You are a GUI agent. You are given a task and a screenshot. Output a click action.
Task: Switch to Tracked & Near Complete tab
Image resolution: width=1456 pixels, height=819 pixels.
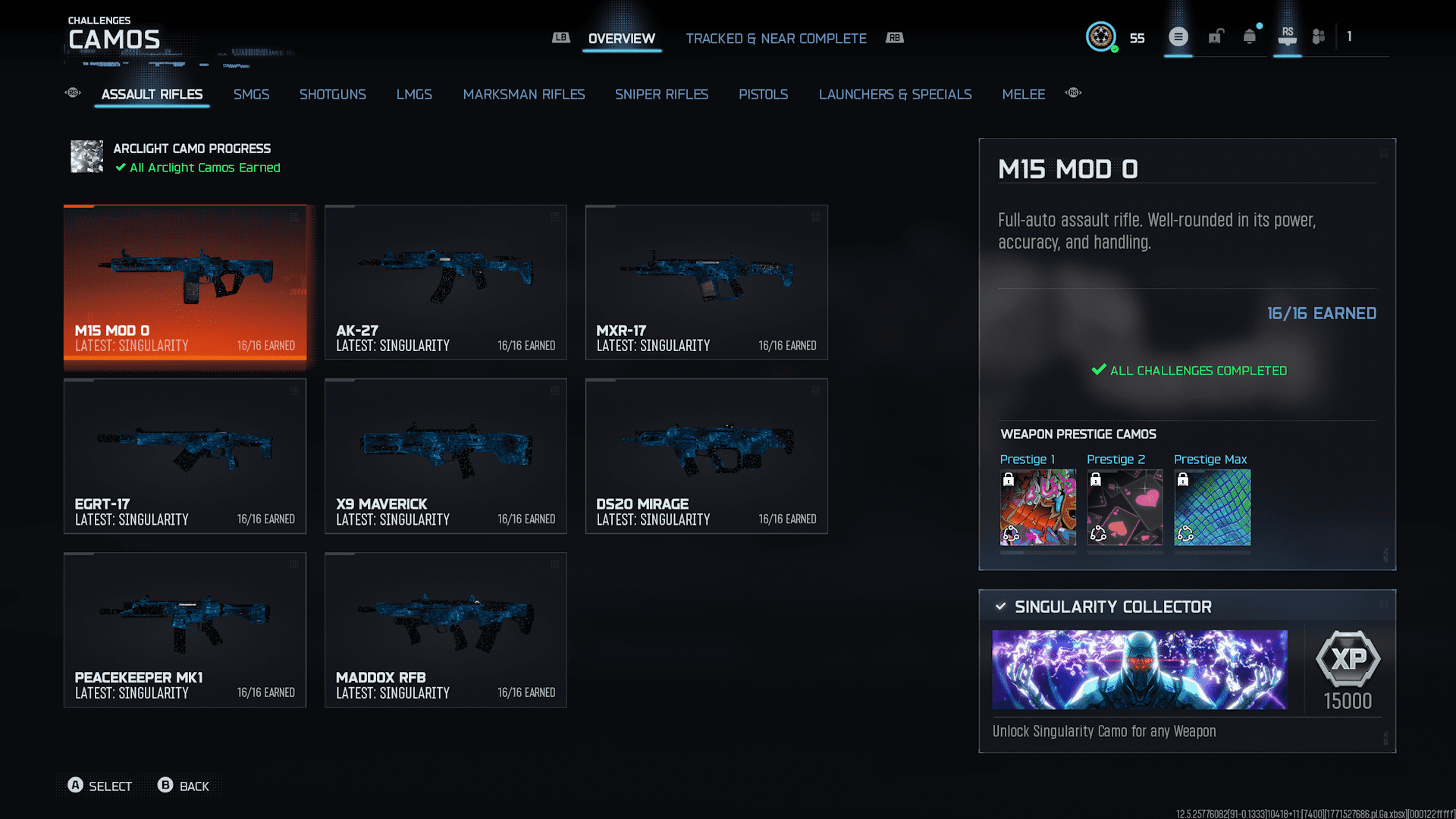pos(776,38)
